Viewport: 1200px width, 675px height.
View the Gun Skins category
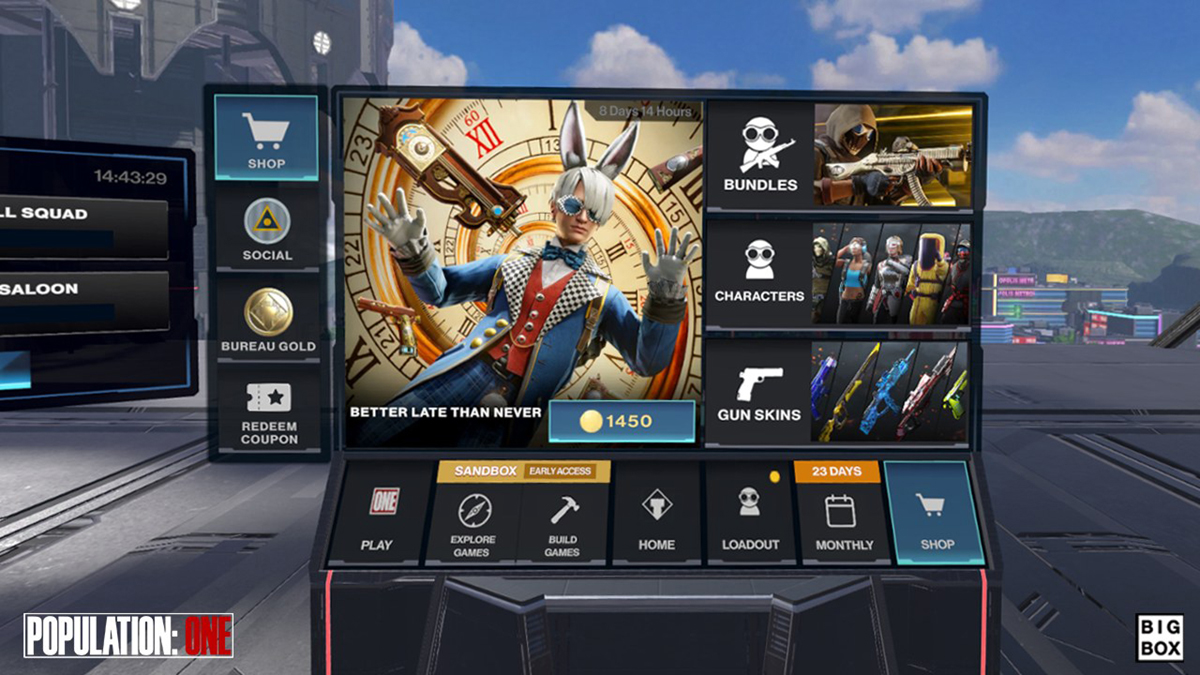[x=839, y=392]
